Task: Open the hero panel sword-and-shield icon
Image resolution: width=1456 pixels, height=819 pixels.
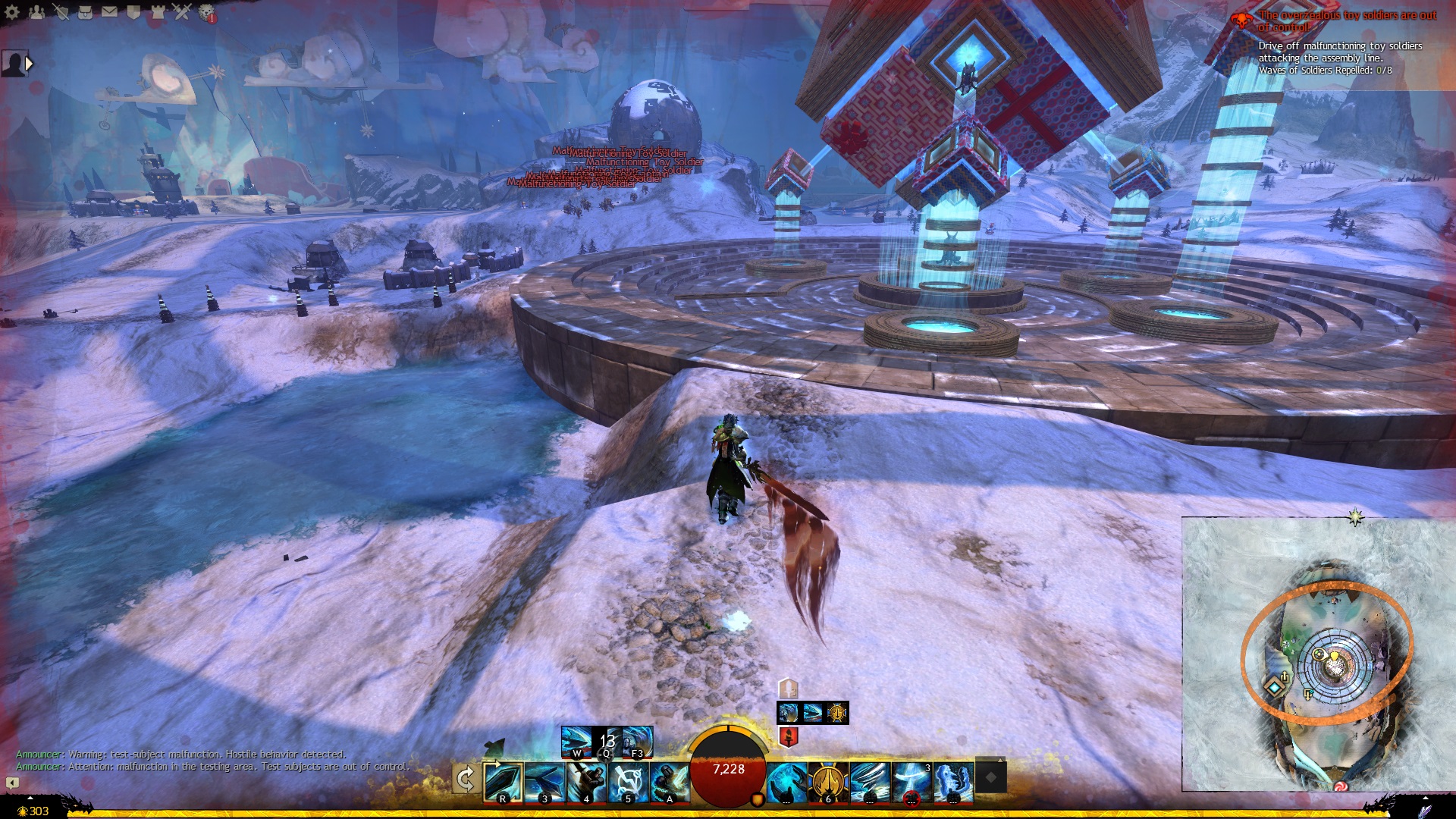Action: pos(61,11)
